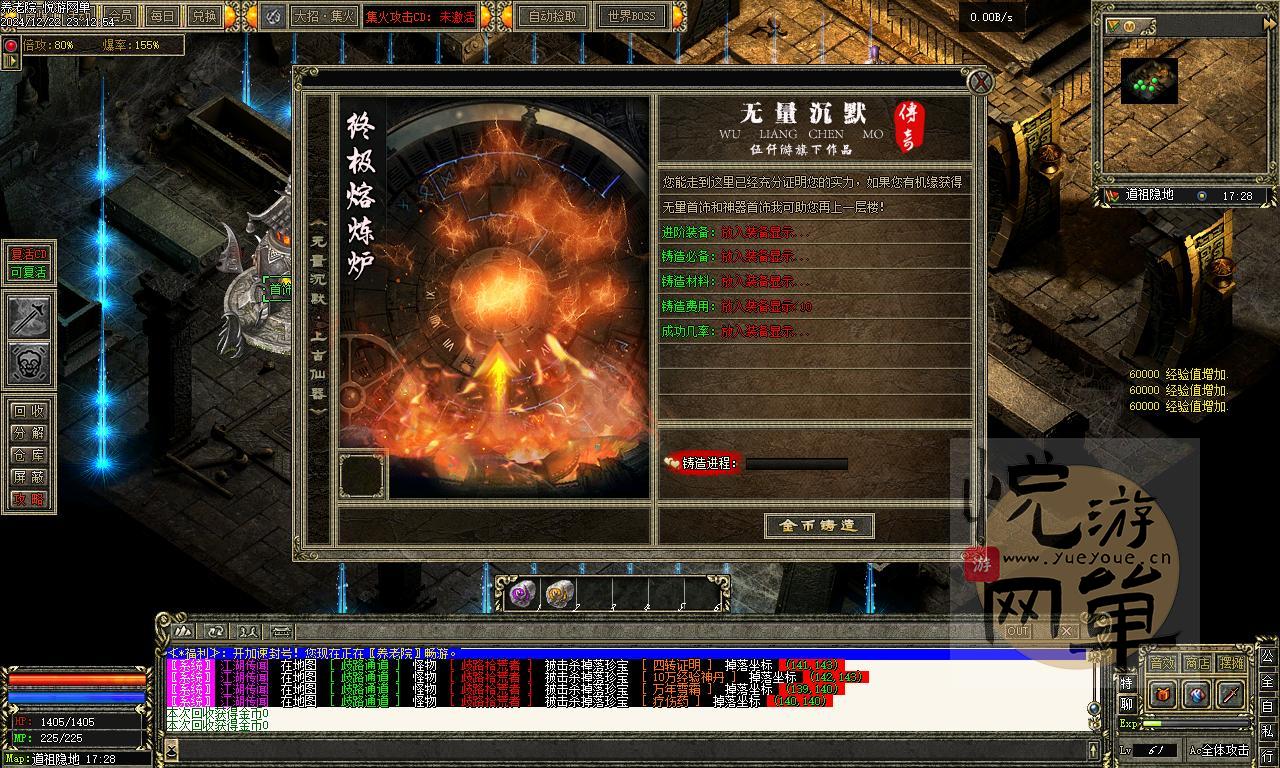Open the 仓库 warehouse
Screen dimensions: 1280x768
point(29,455)
